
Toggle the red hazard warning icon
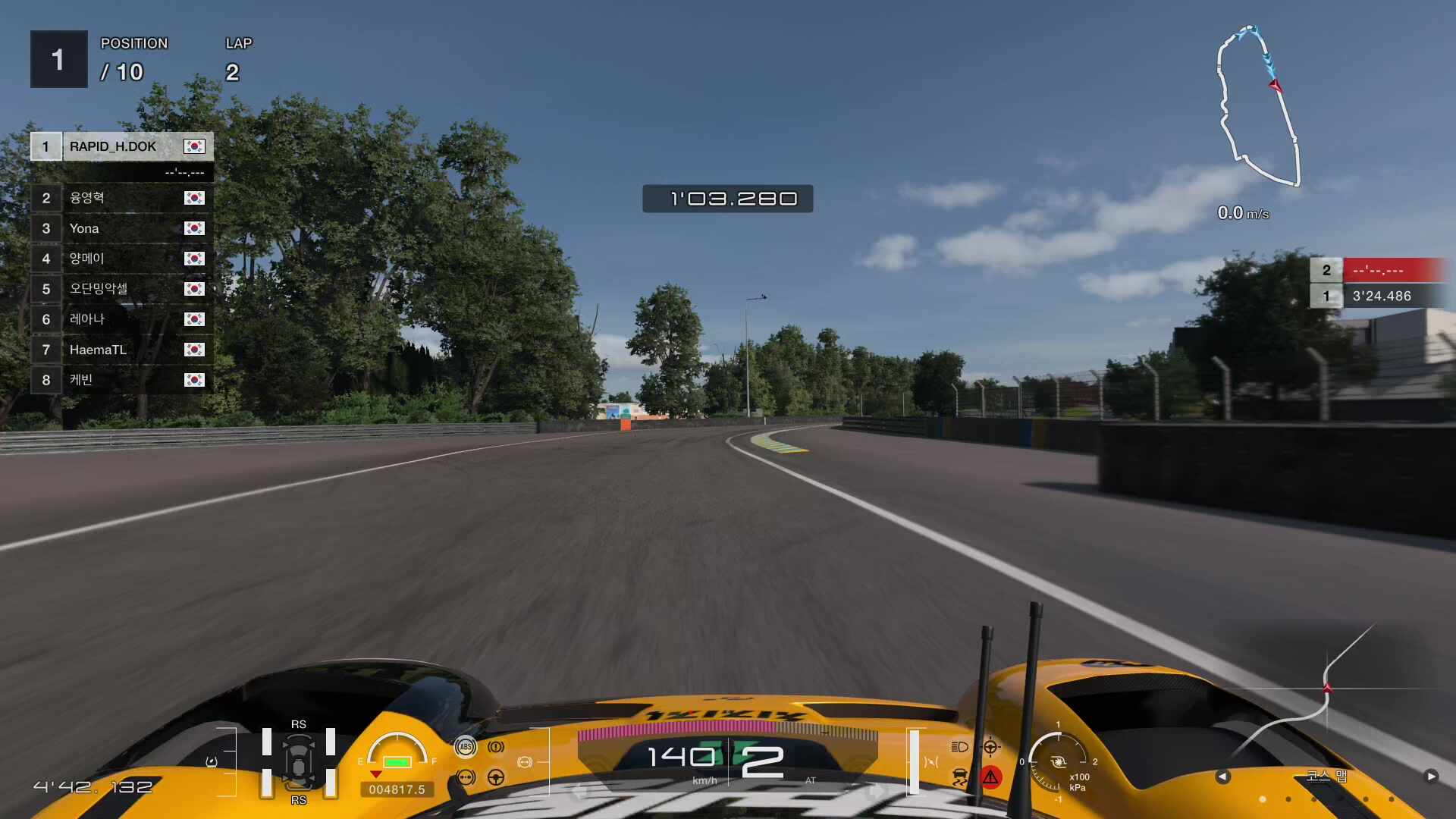point(990,777)
